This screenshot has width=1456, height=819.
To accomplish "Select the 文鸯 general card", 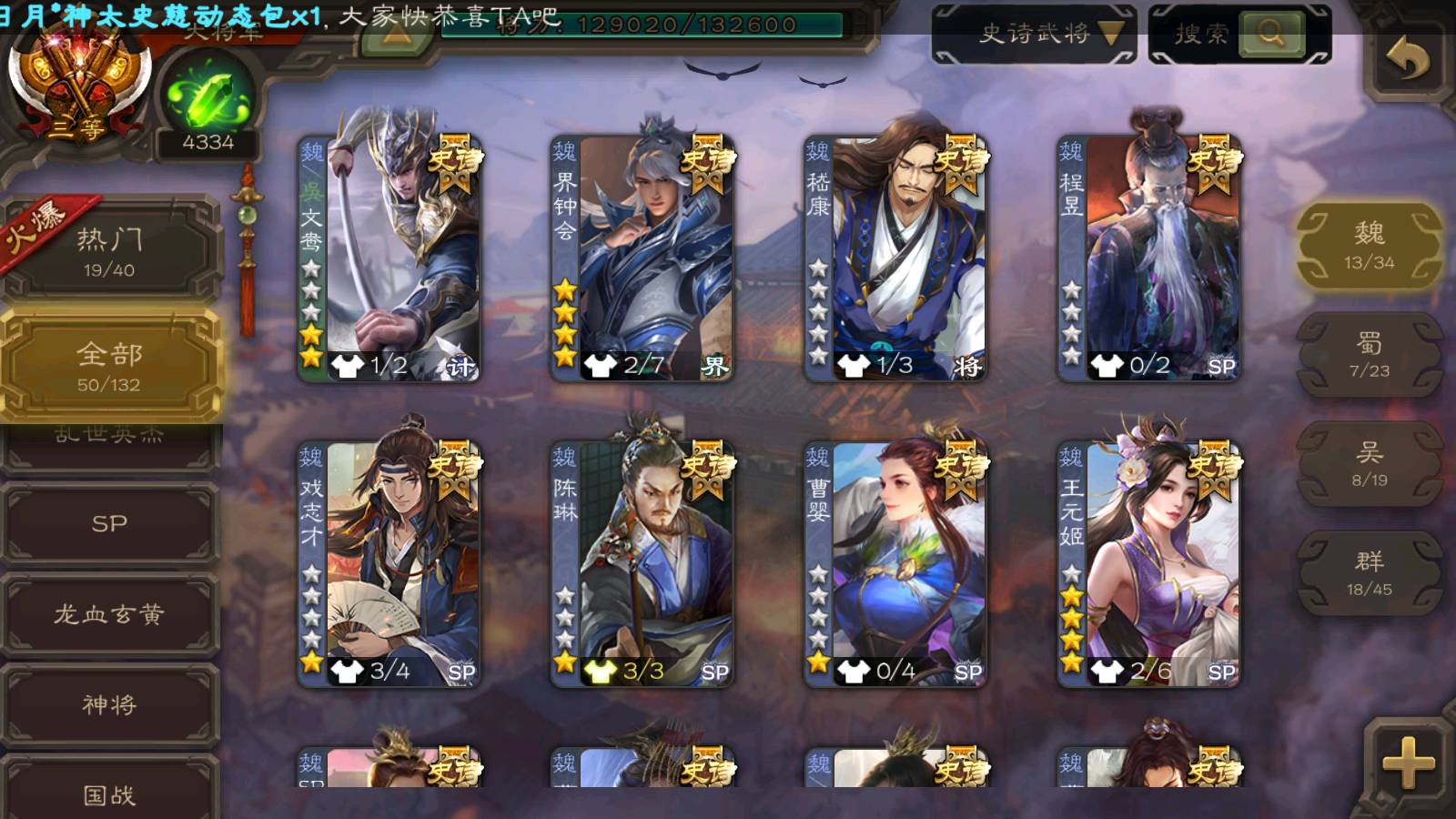I will (391, 257).
